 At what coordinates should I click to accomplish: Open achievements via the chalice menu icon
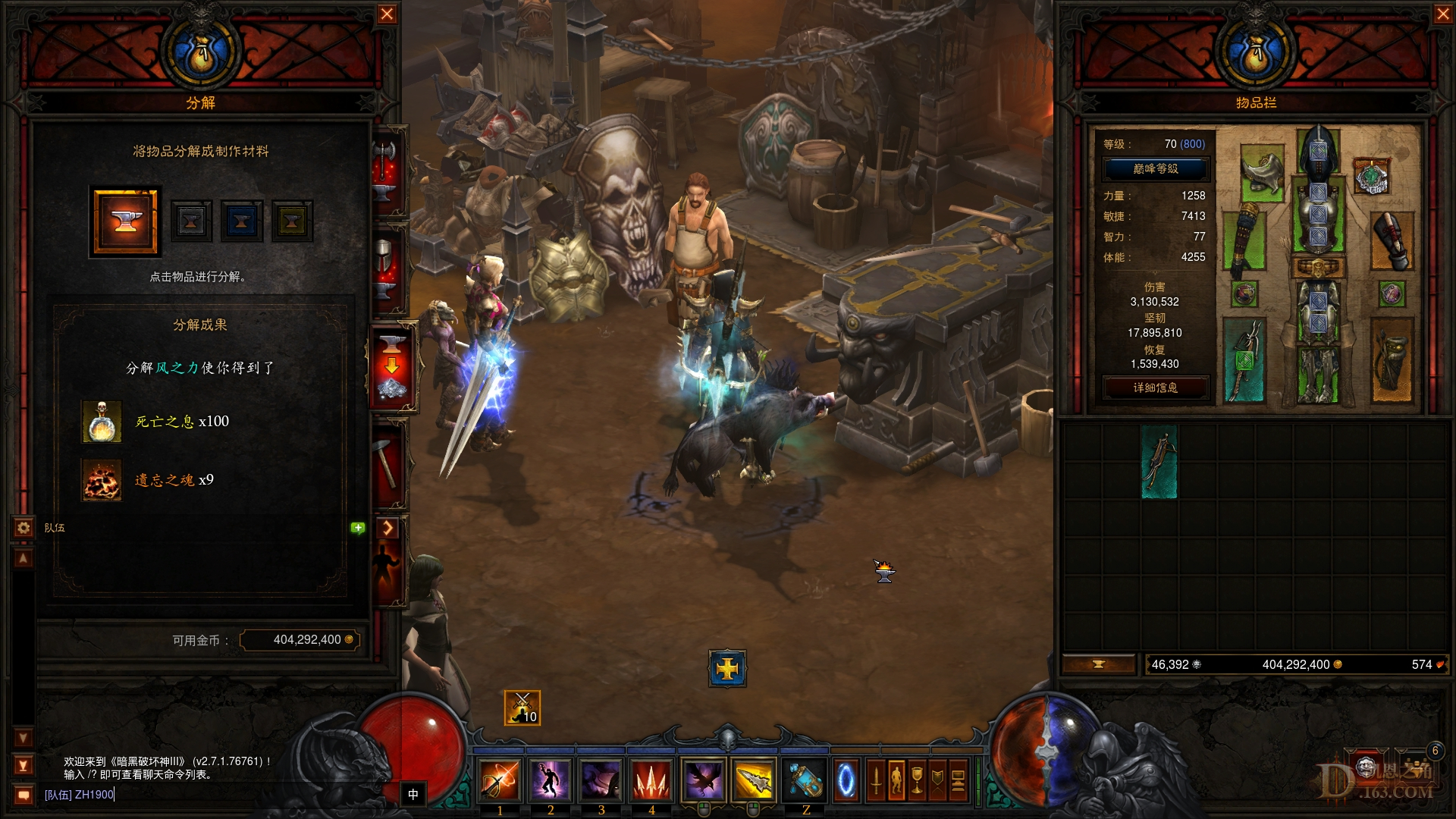coord(917,780)
